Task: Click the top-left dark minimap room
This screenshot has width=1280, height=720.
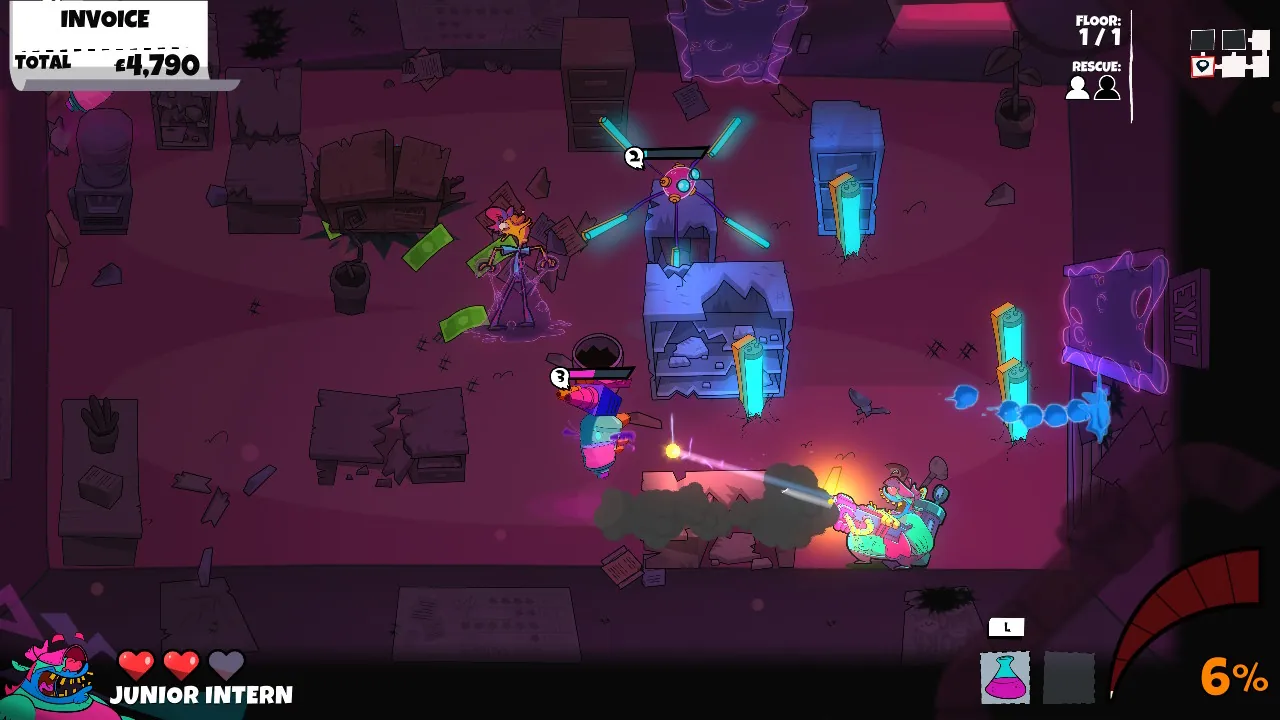Action: pyautogui.click(x=1203, y=40)
